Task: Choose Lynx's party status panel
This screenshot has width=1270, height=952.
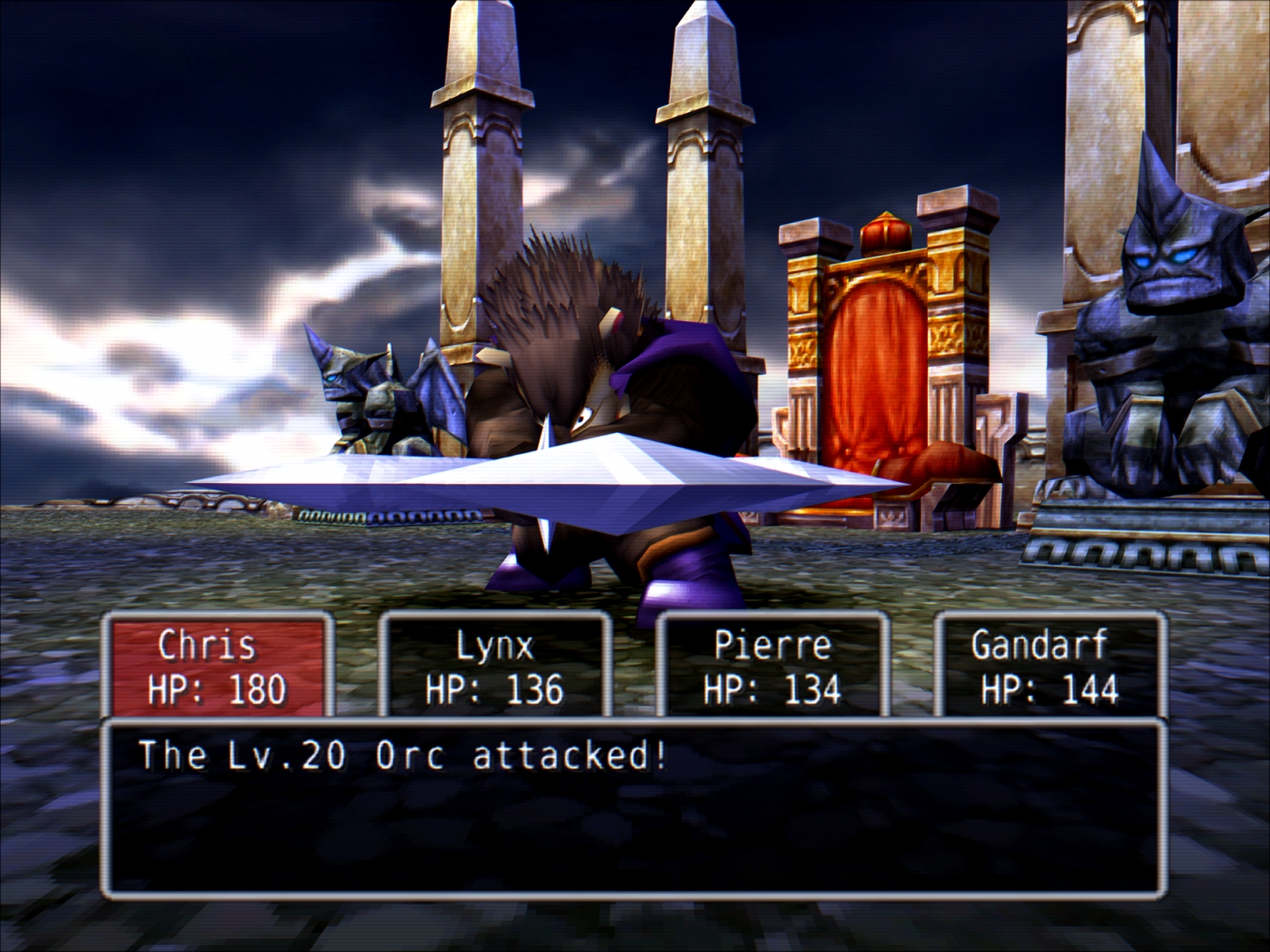Action: tap(495, 665)
